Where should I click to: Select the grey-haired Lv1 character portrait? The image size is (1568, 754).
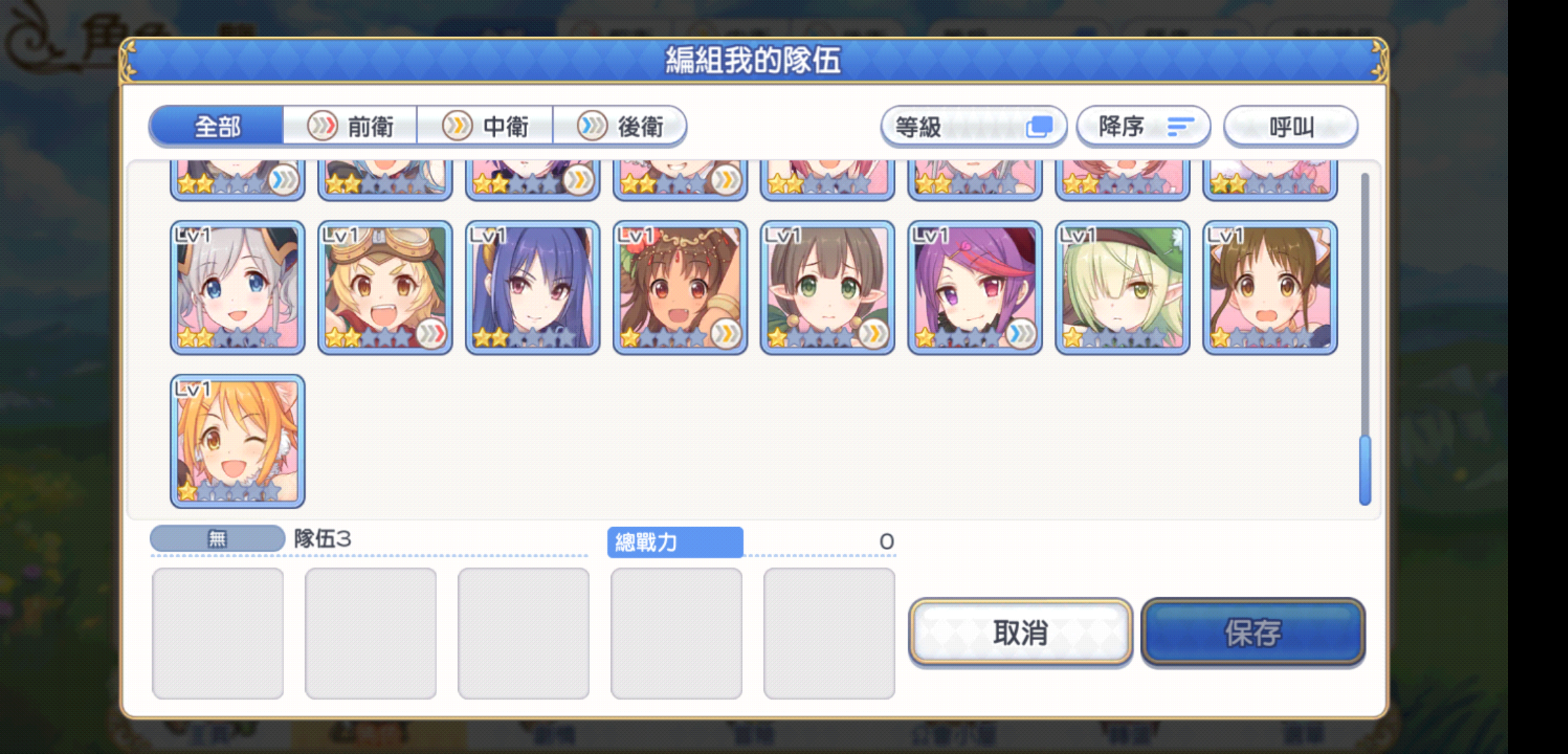237,286
